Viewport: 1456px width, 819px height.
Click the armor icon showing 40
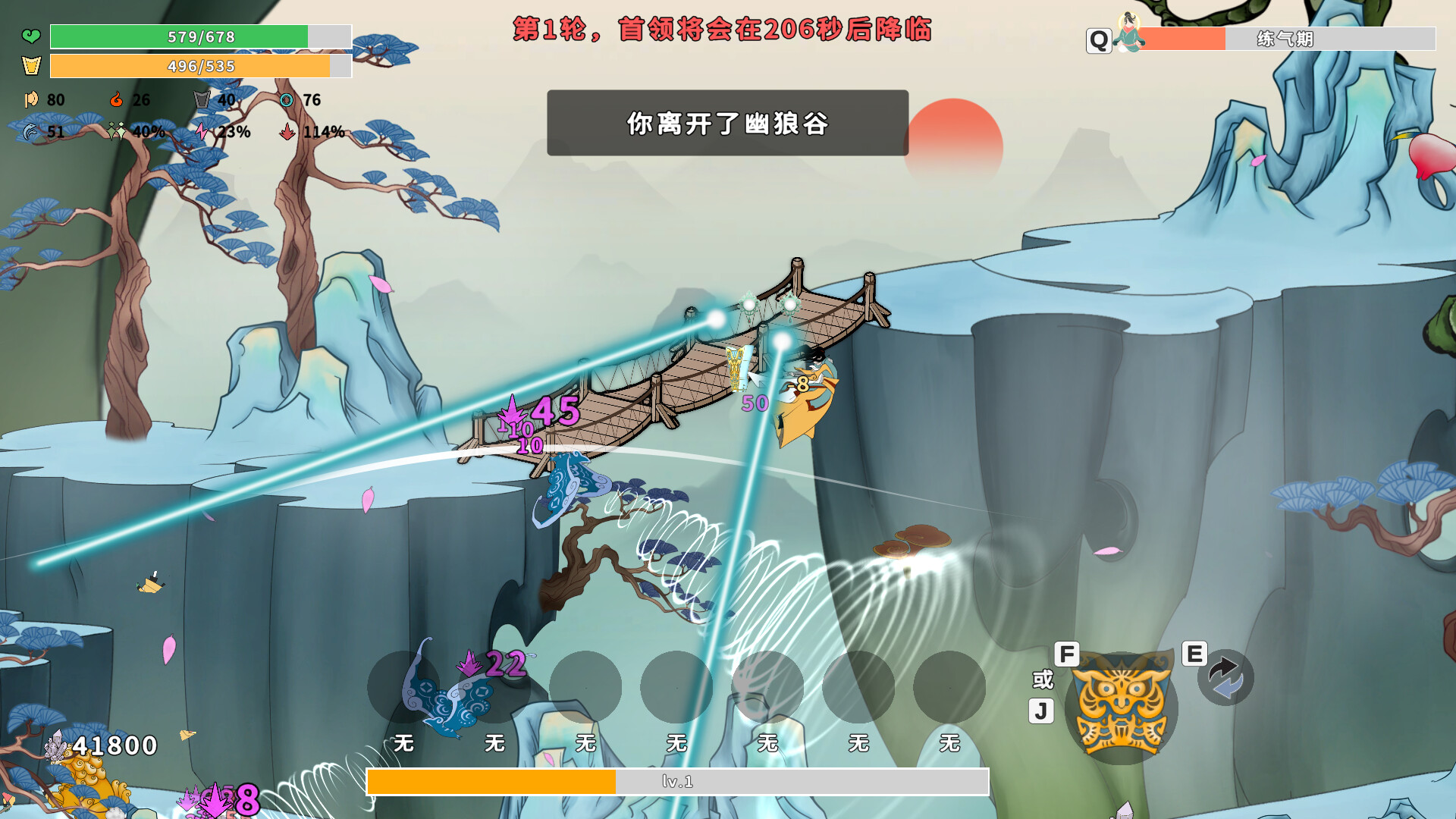click(200, 99)
